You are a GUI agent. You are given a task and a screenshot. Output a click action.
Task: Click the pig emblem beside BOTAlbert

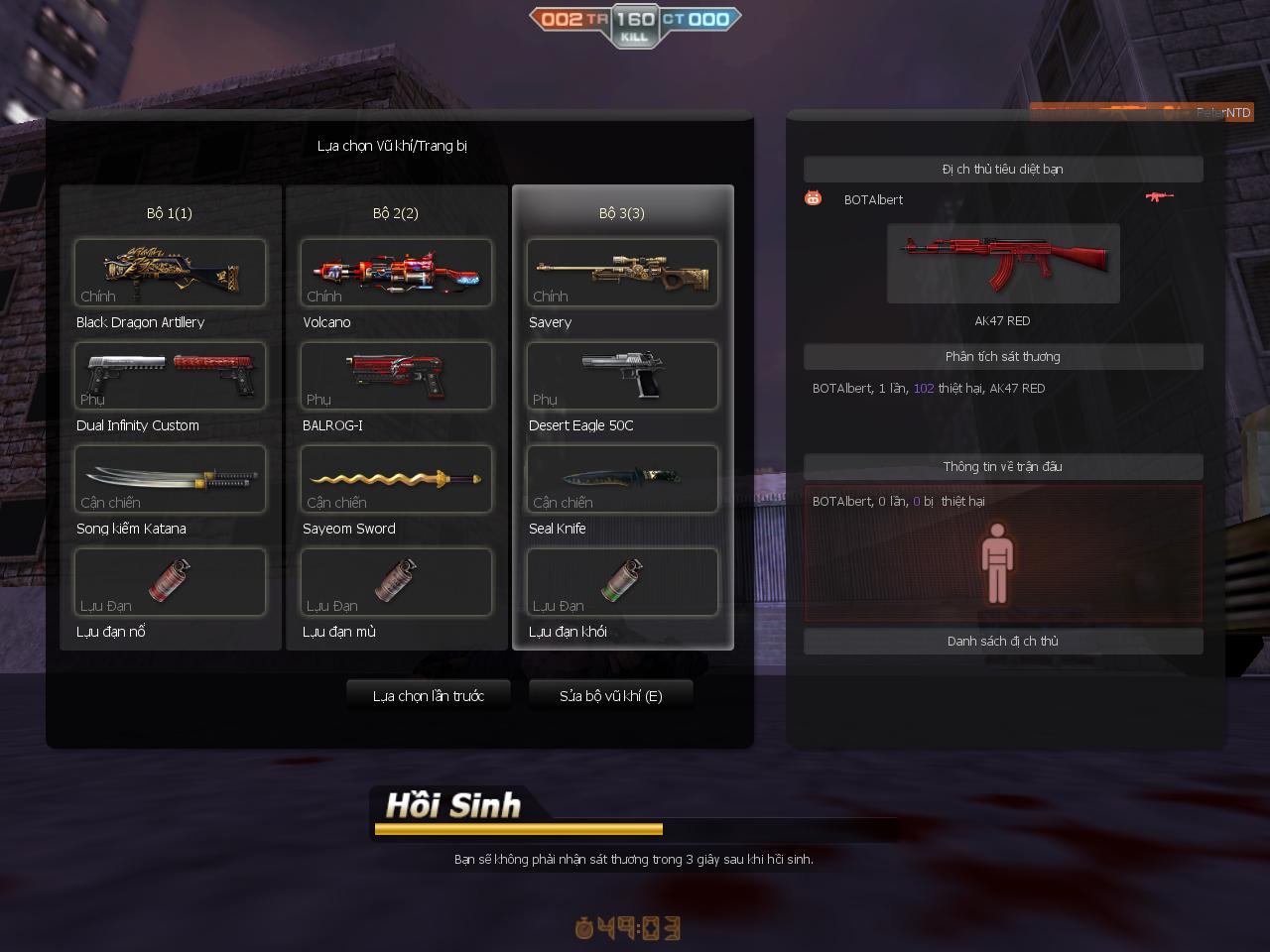click(812, 198)
